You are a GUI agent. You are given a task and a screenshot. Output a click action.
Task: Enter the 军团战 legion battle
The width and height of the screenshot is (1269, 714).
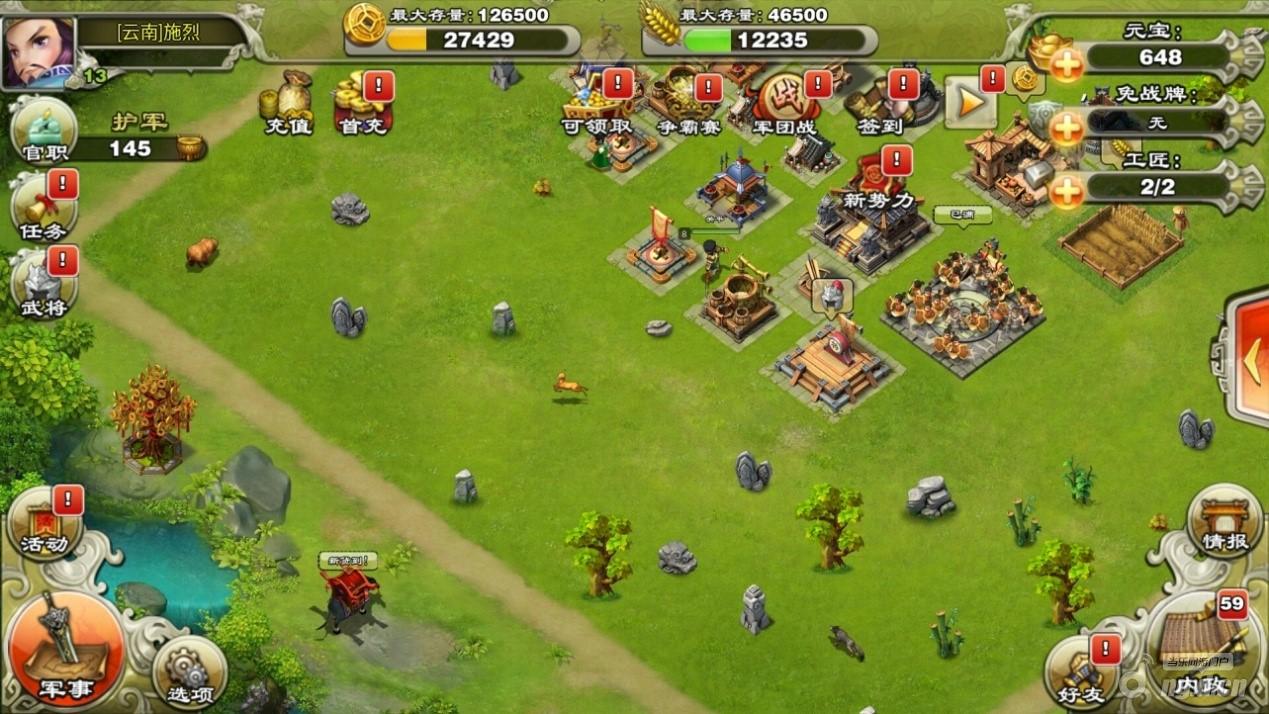pos(786,104)
